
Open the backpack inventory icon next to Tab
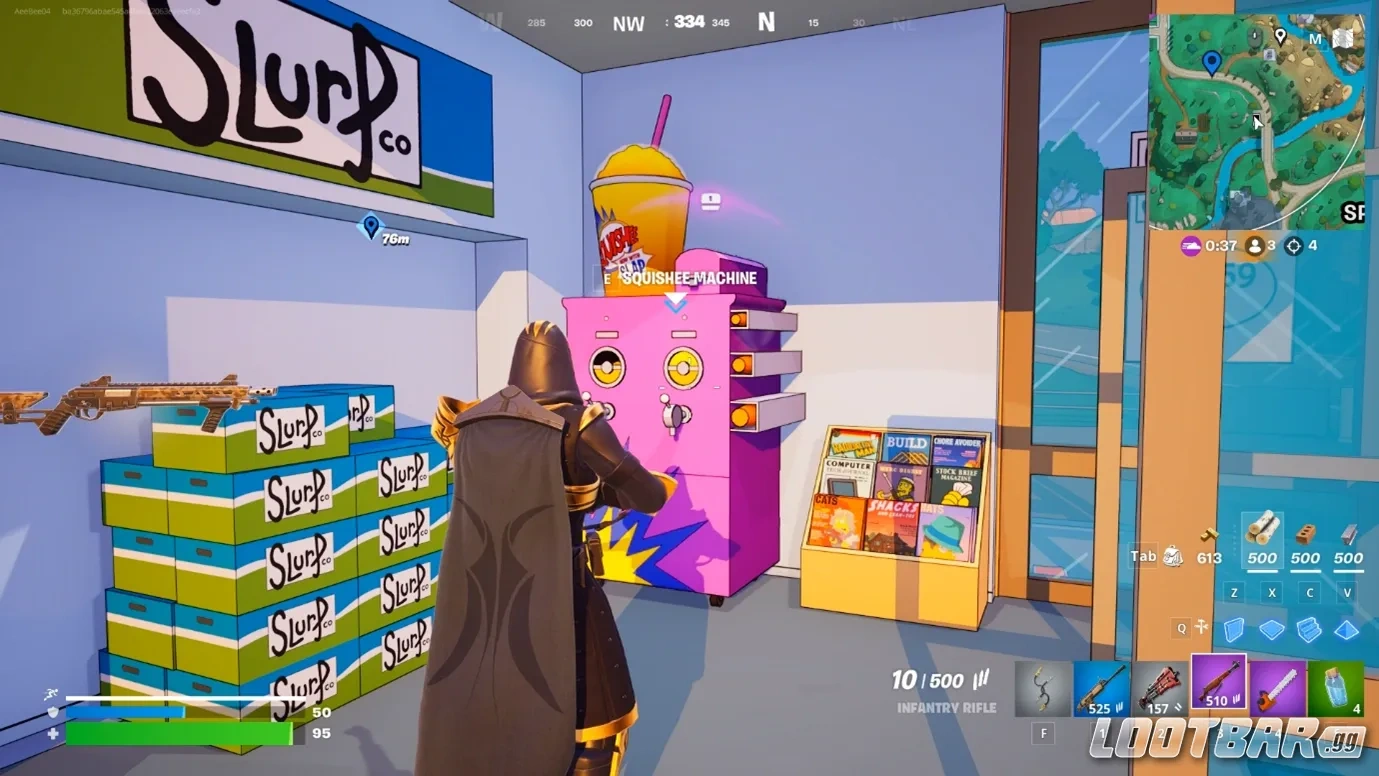tap(1173, 557)
